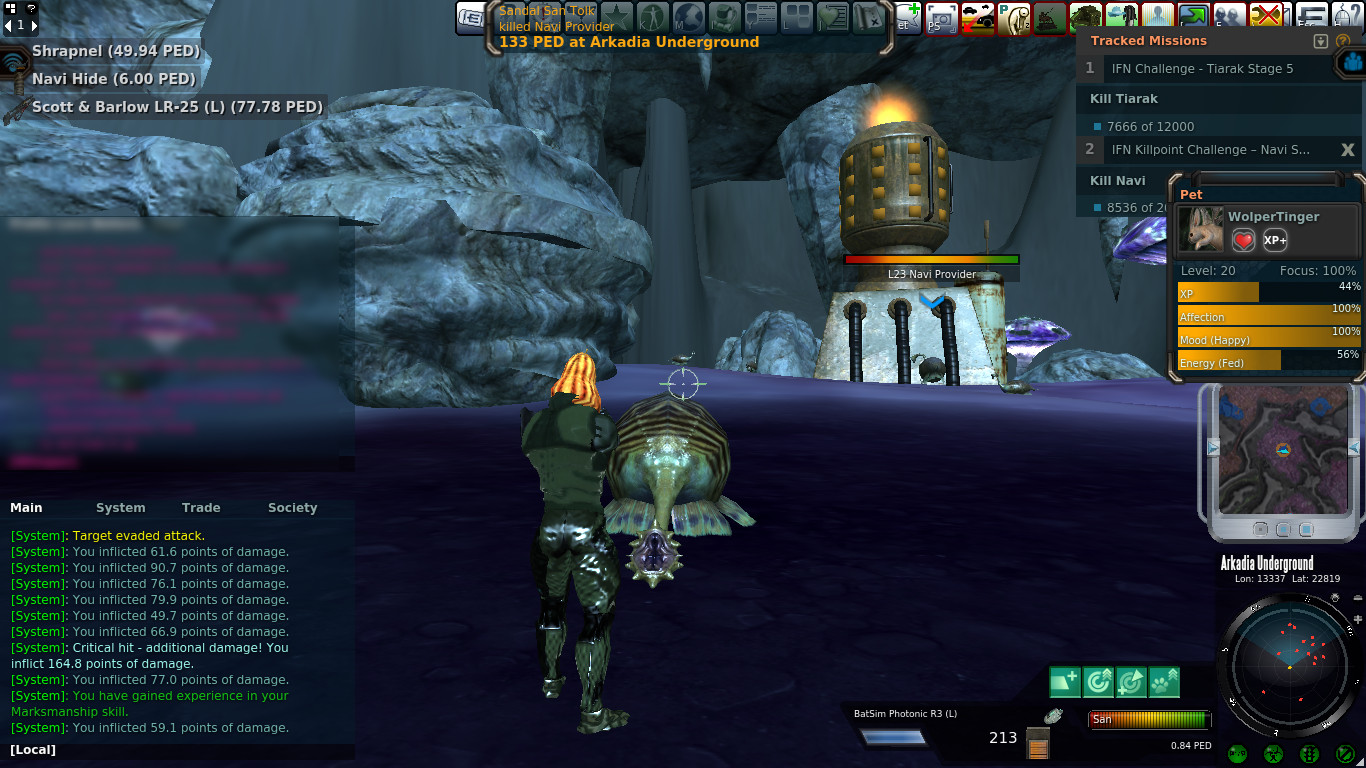
Task: Click the pet's red heart button
Action: 1243,241
